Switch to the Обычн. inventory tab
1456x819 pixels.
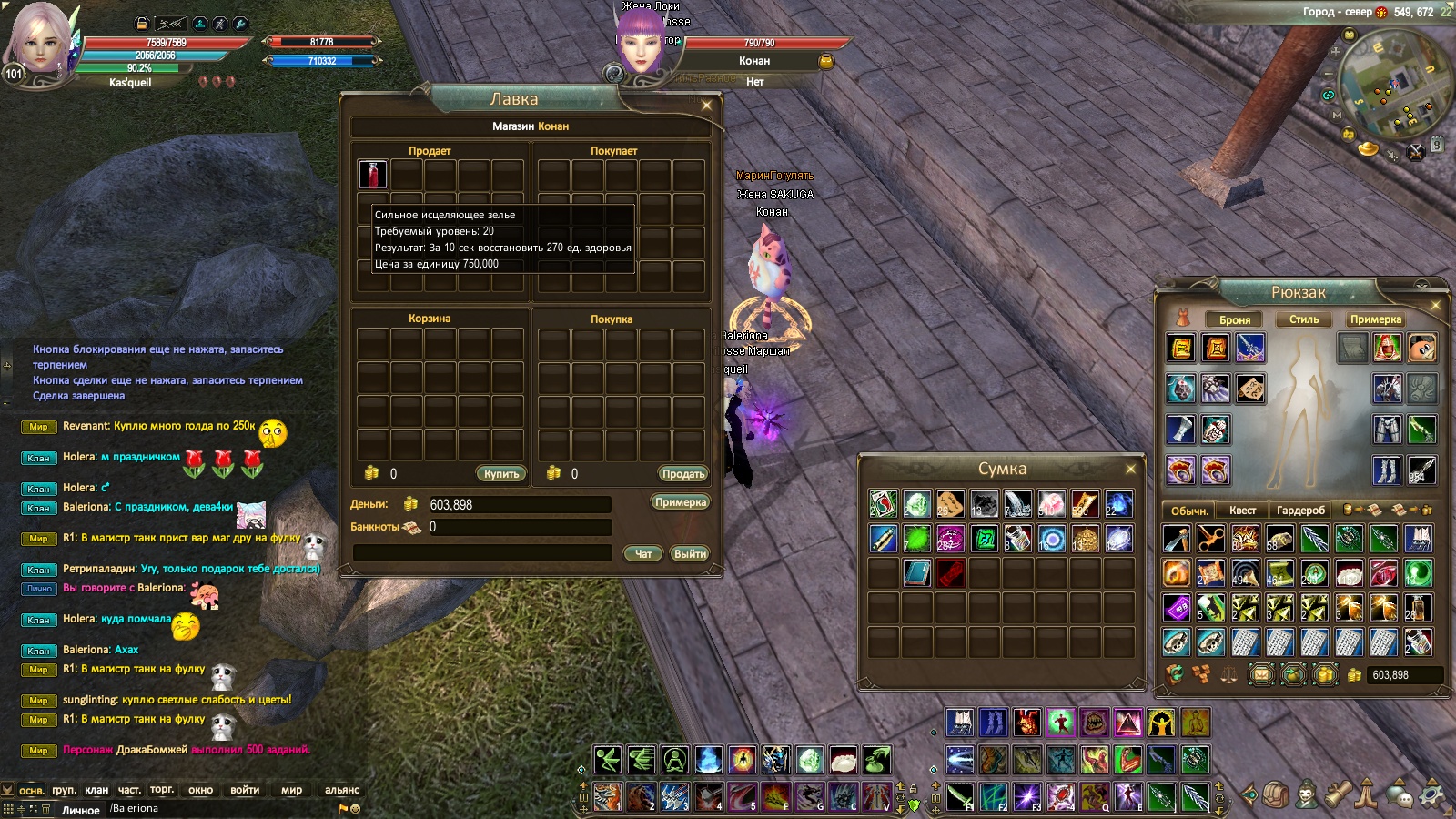click(x=1189, y=511)
